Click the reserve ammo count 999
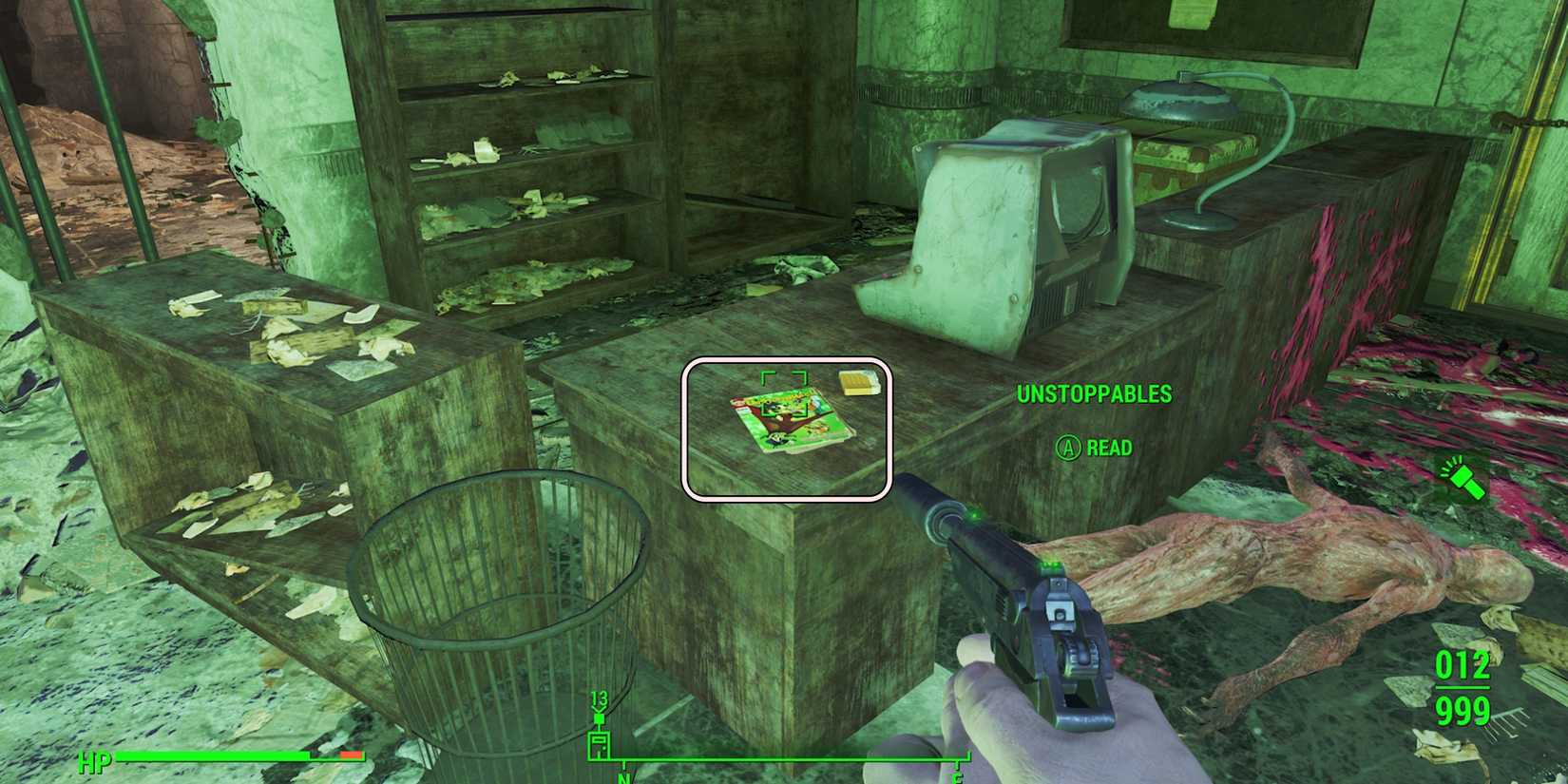Screen dimensions: 1568x784 click(x=1464, y=711)
